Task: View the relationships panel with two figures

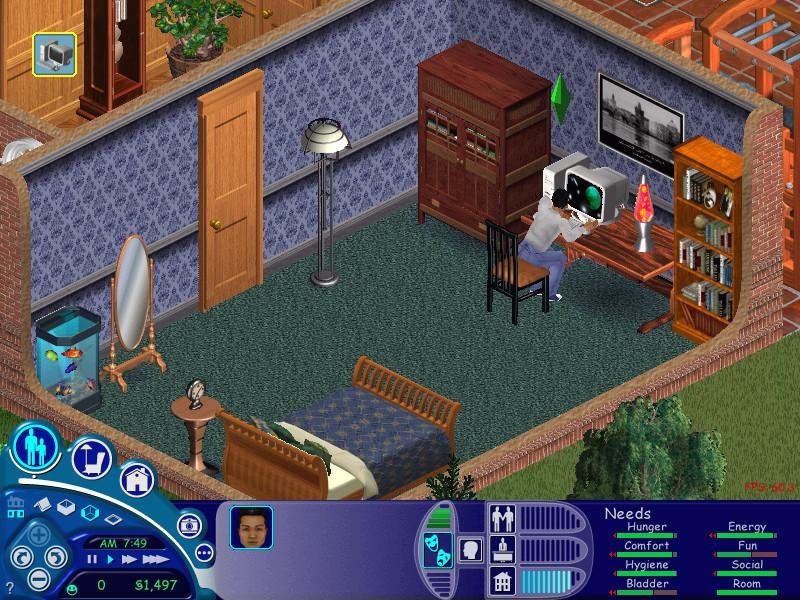Action: [x=501, y=520]
